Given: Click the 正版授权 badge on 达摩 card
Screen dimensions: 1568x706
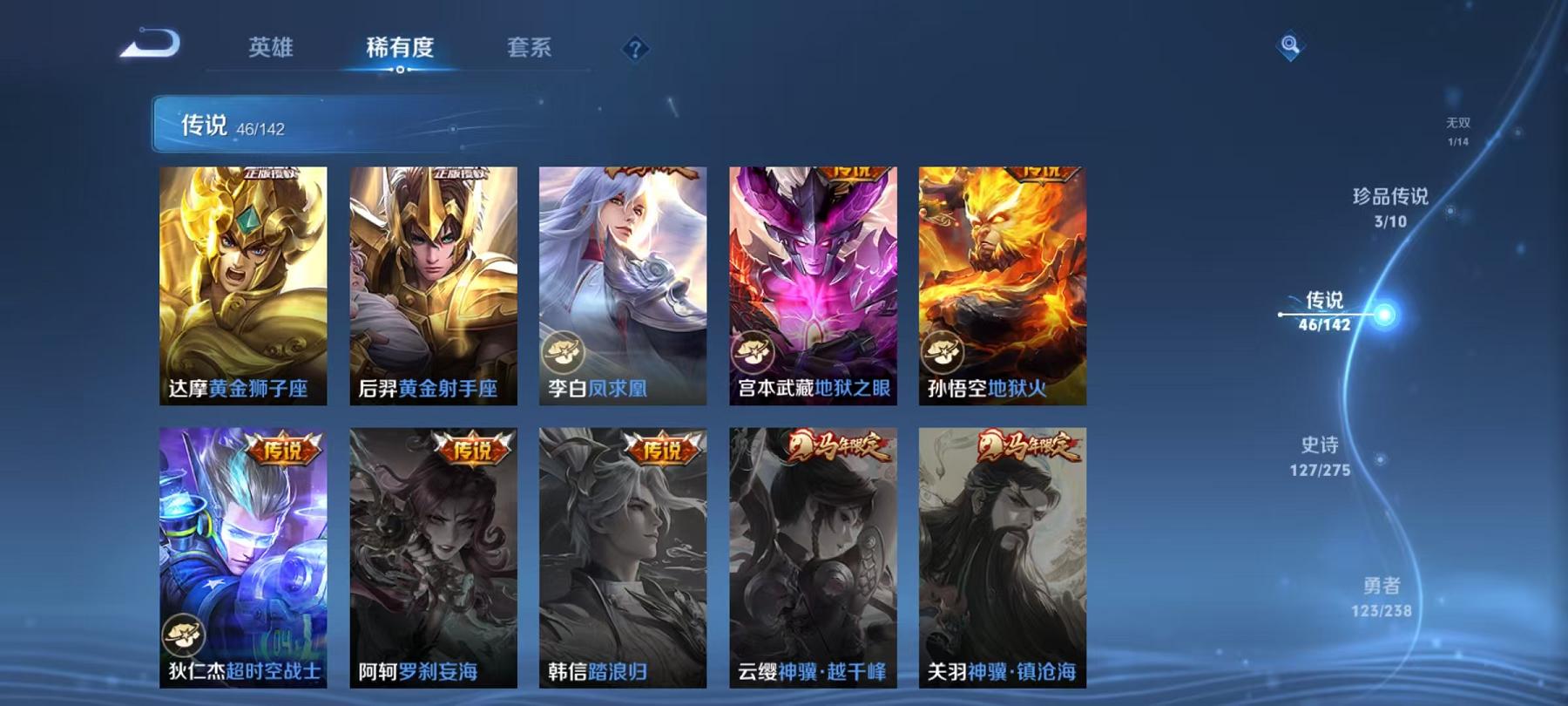Looking at the screenshot, I should [x=272, y=172].
